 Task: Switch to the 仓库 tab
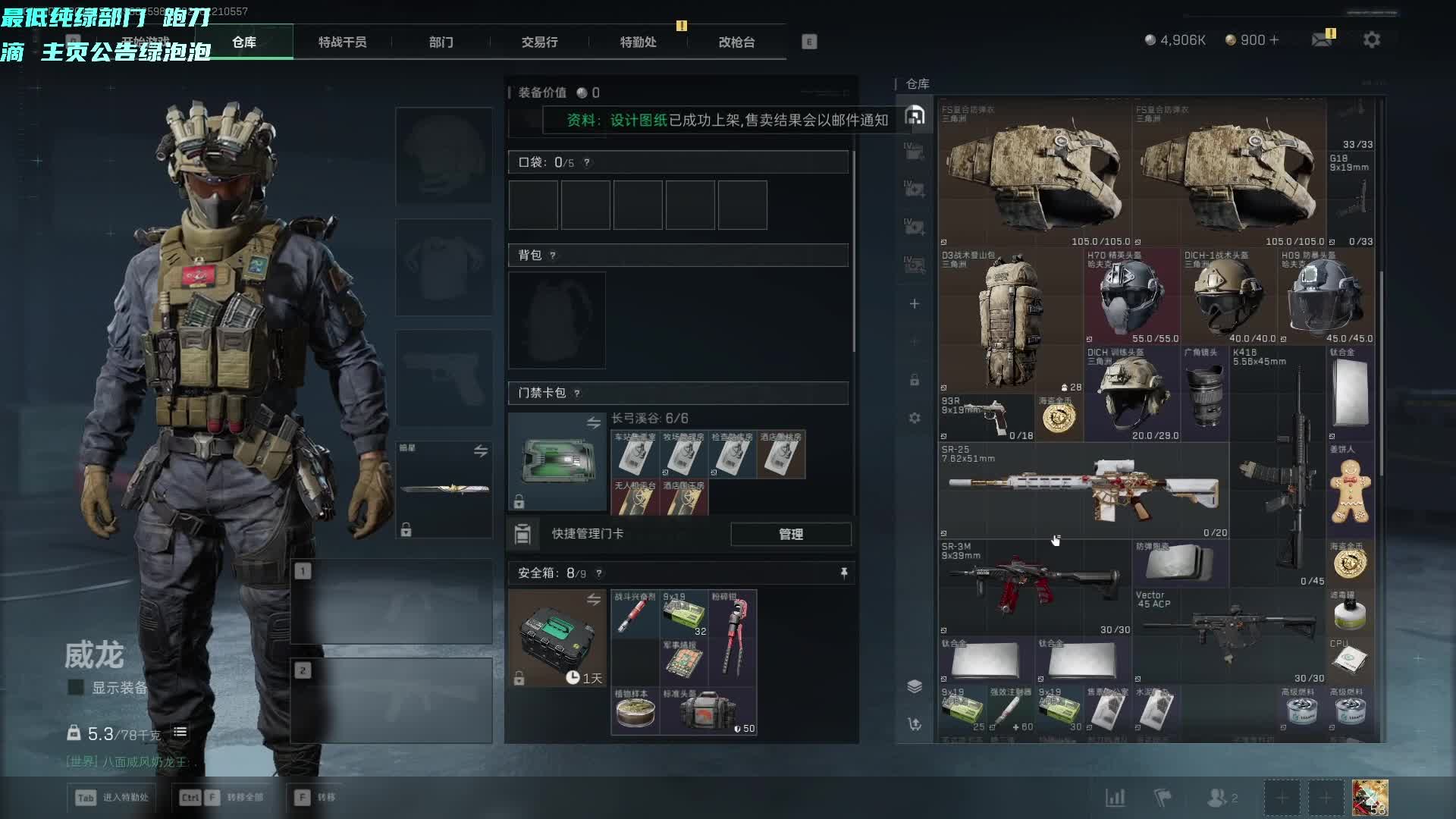point(244,42)
